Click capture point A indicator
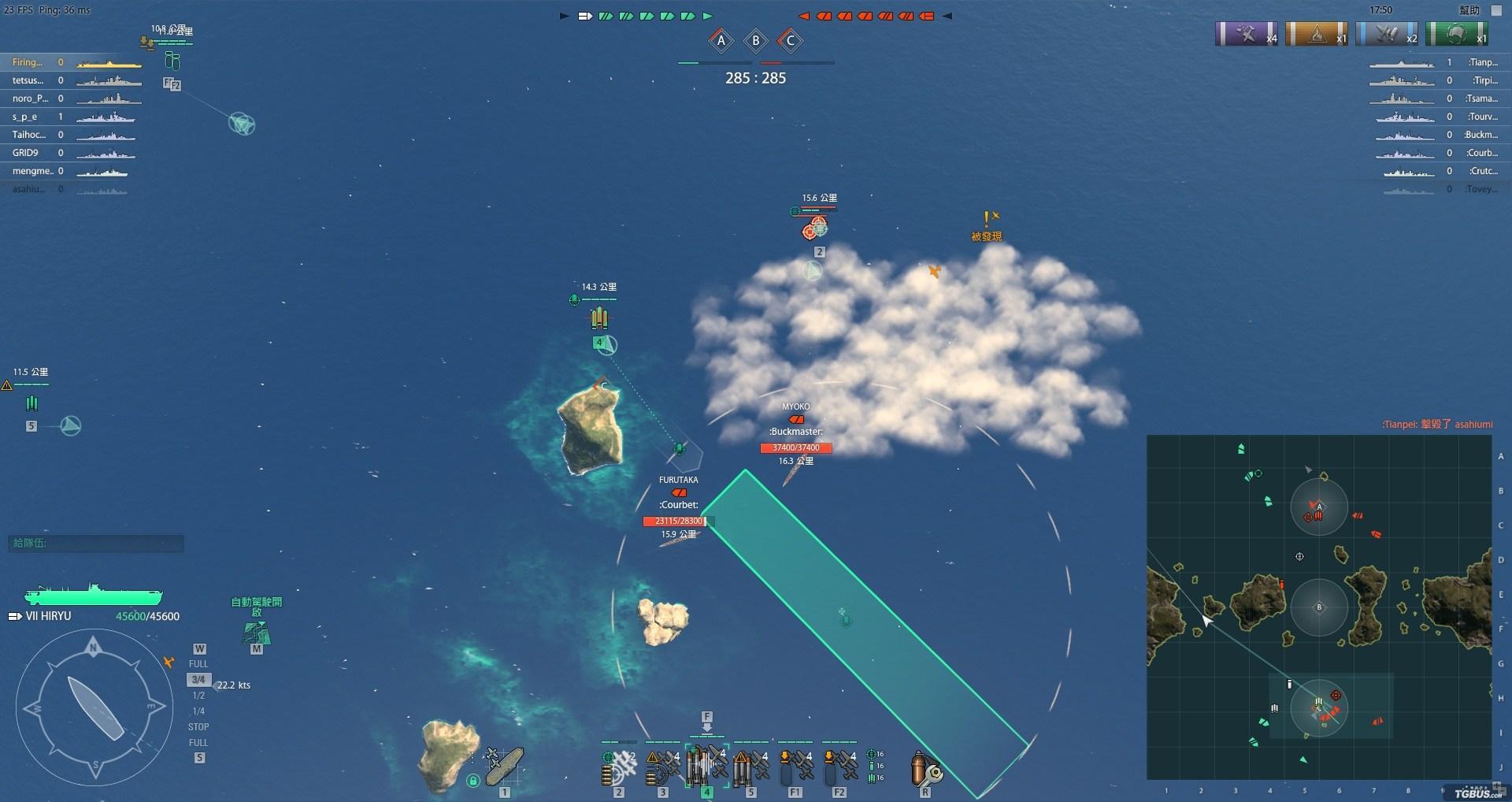The image size is (1512, 802). tap(721, 40)
